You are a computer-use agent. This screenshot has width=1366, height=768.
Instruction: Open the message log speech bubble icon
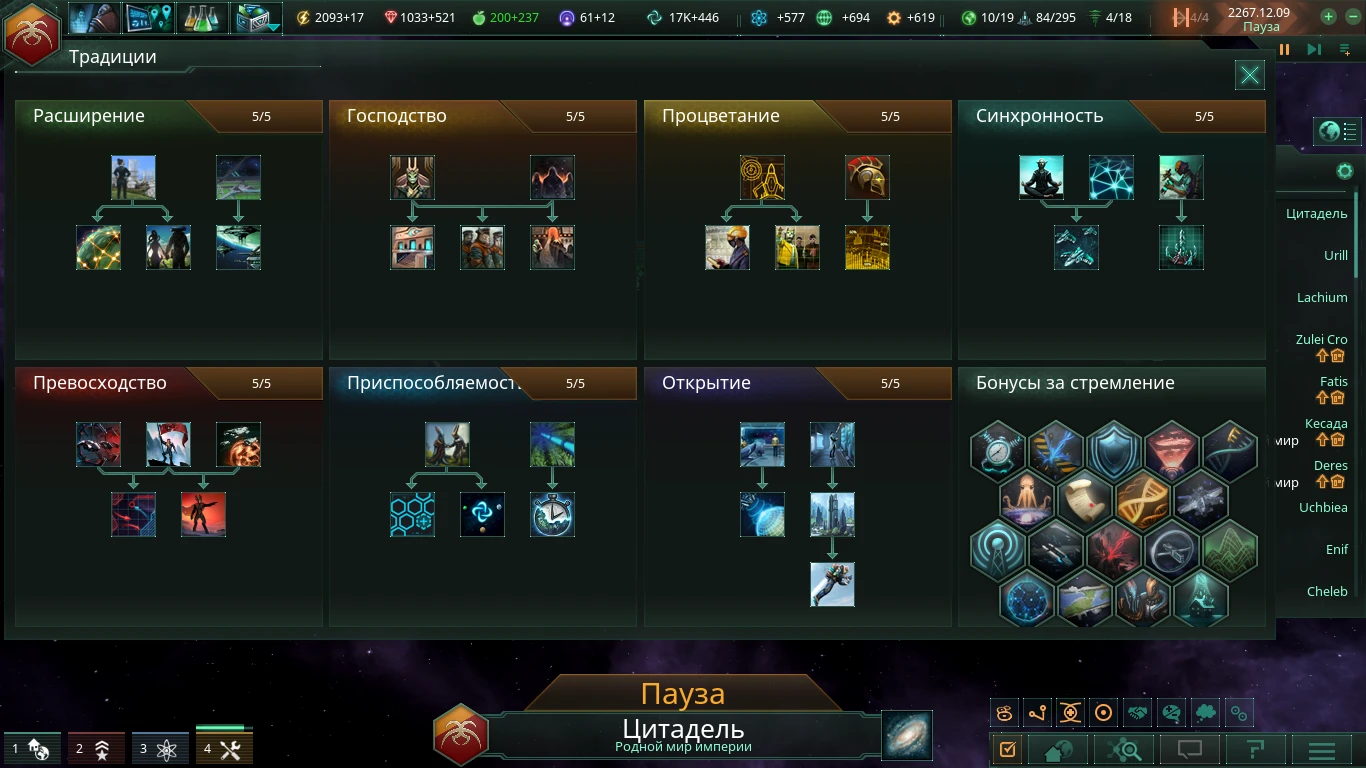pyautogui.click(x=1188, y=748)
